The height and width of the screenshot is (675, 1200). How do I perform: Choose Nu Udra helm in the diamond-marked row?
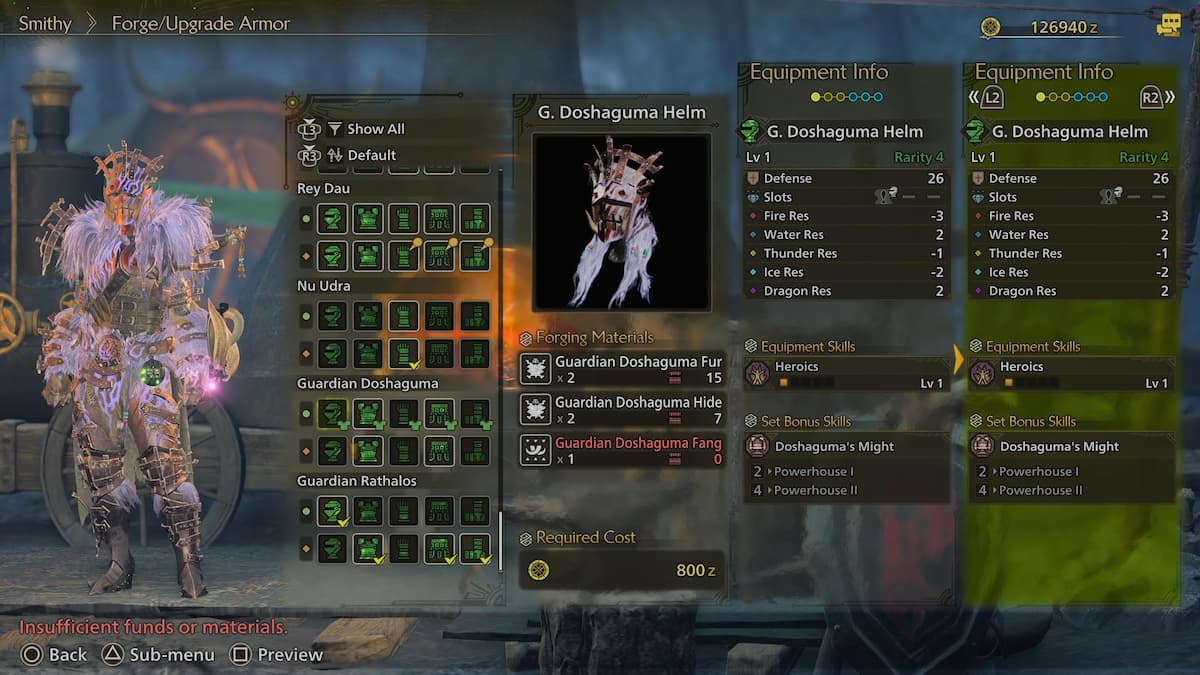point(332,353)
